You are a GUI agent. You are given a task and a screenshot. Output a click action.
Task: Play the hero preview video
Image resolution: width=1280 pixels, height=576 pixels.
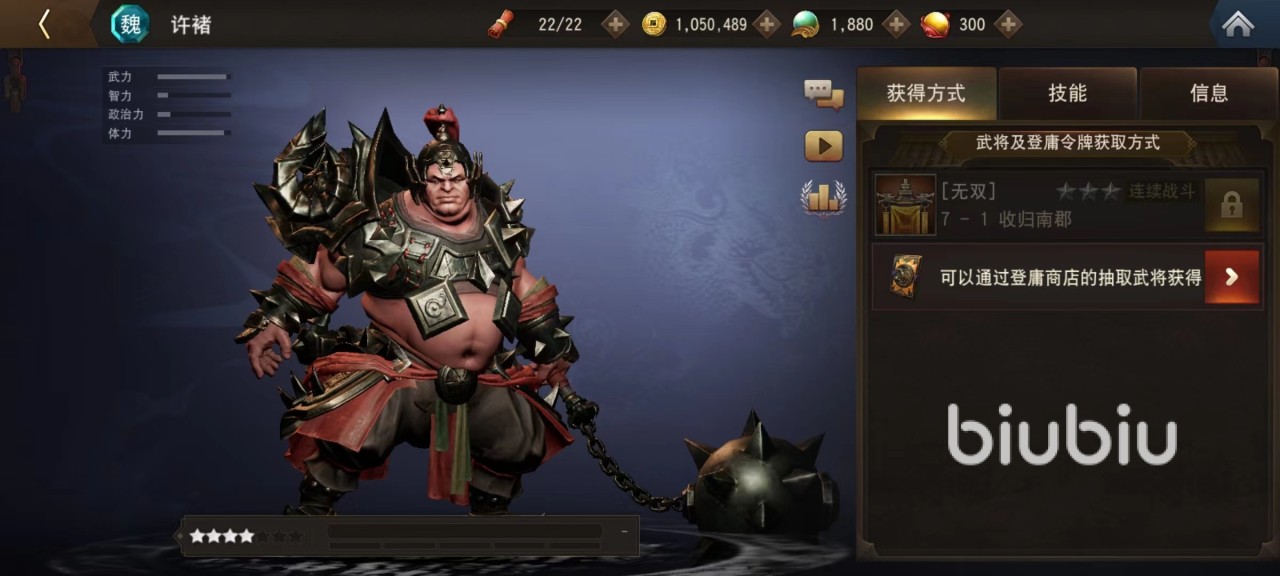pyautogui.click(x=823, y=146)
